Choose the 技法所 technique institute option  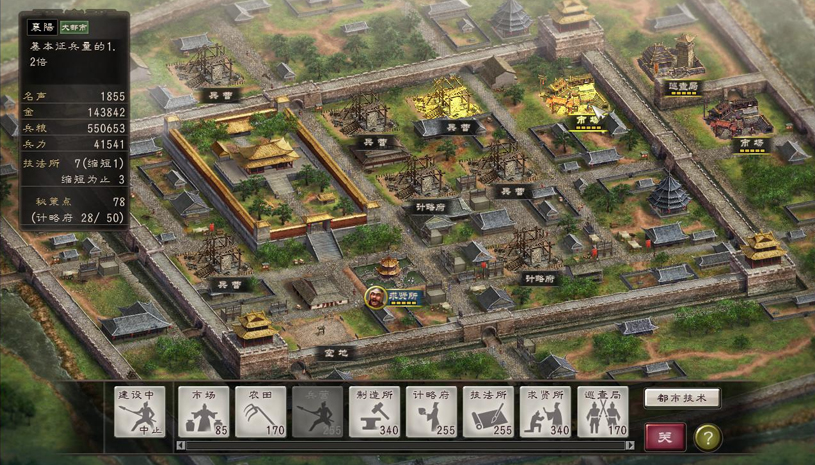pyautogui.click(x=489, y=412)
